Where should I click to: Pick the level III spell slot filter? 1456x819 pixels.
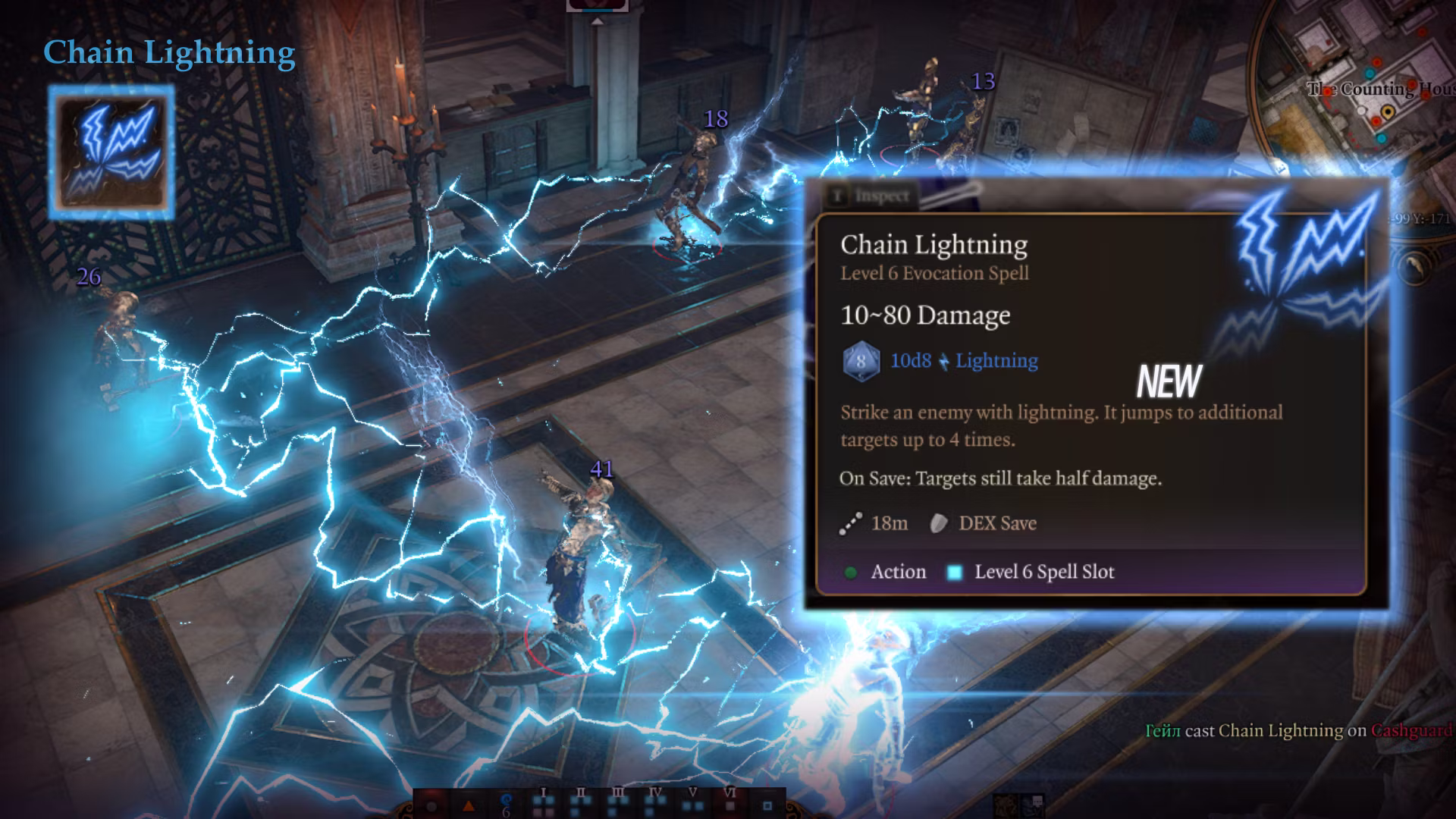tap(618, 802)
